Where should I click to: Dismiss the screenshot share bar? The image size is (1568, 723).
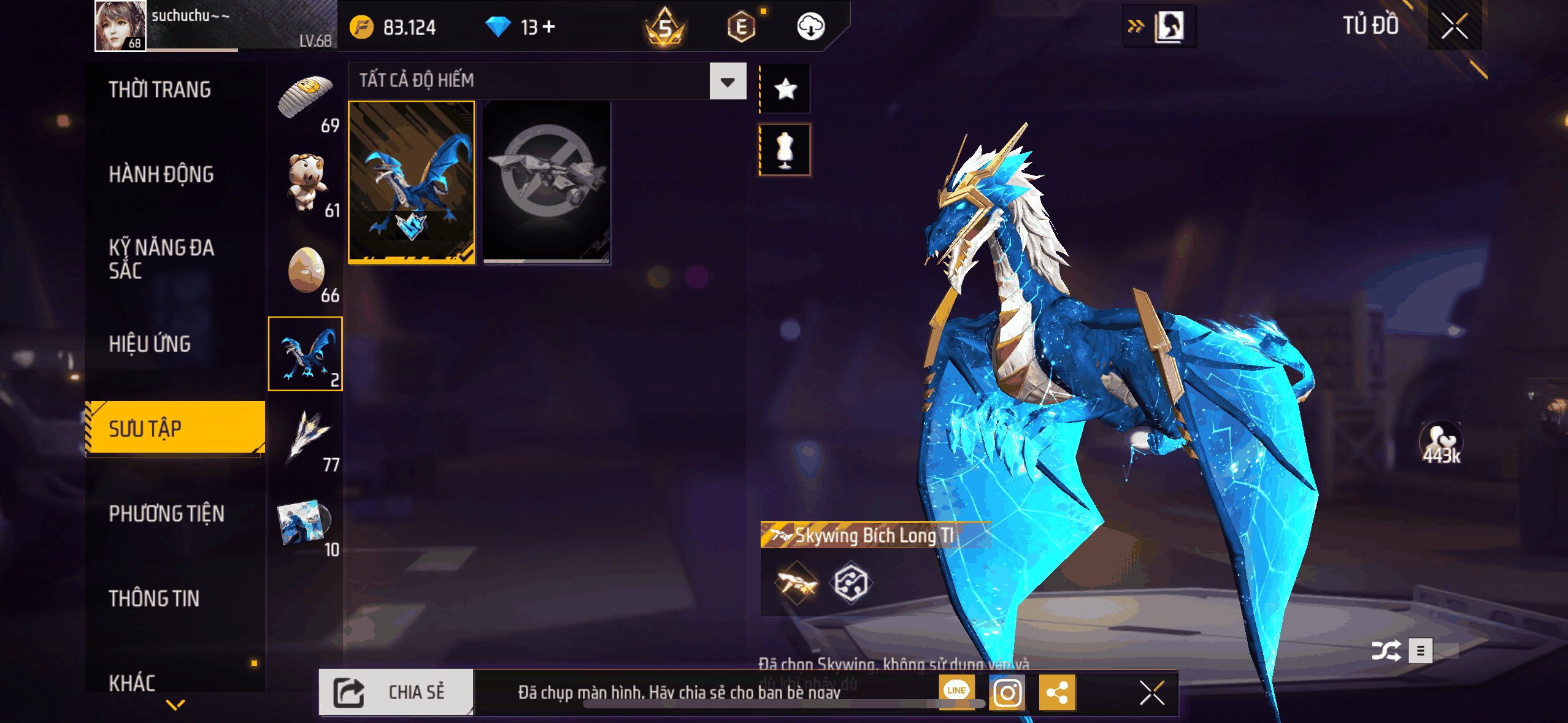pos(1151,693)
